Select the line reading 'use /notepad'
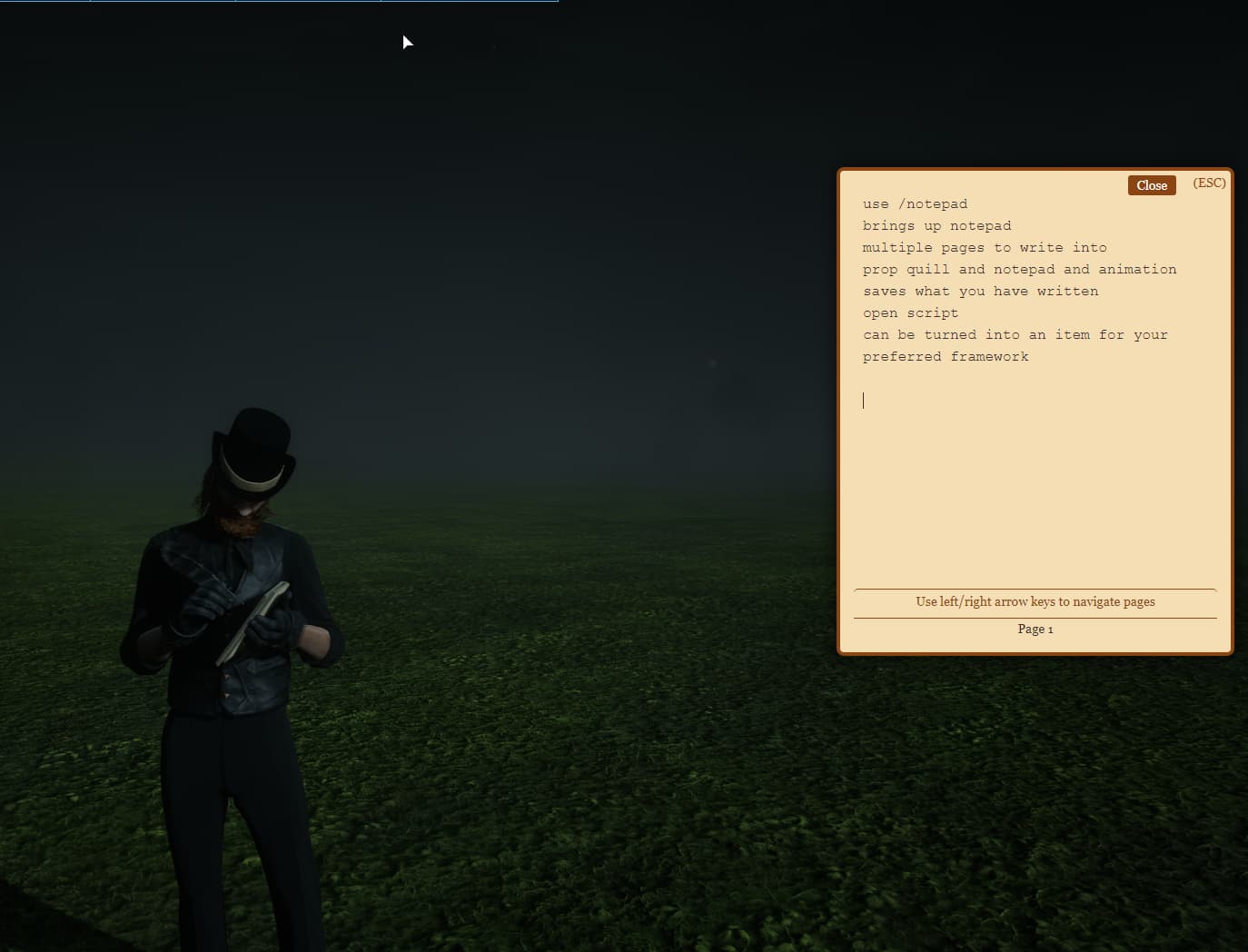This screenshot has width=1248, height=952. pyautogui.click(x=915, y=203)
